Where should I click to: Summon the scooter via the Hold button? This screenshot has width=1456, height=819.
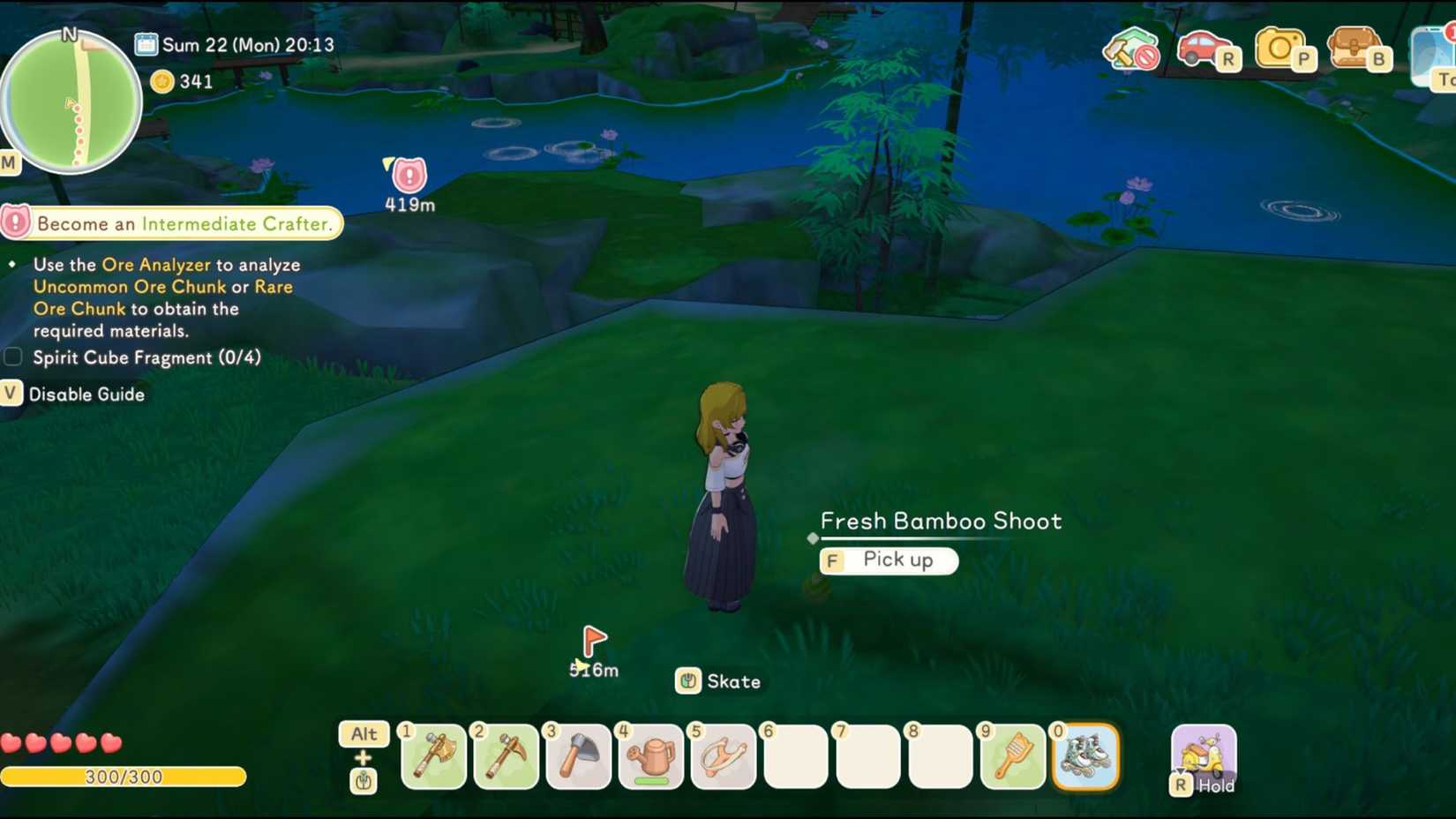pos(1203,757)
